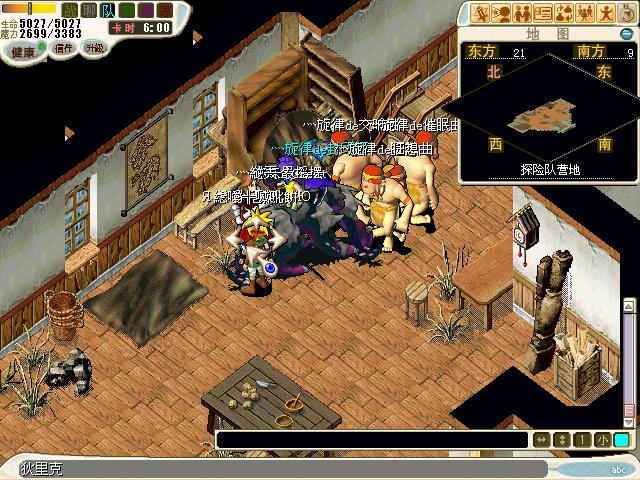Open the speaking-head chat menu icon

pos(501,13)
